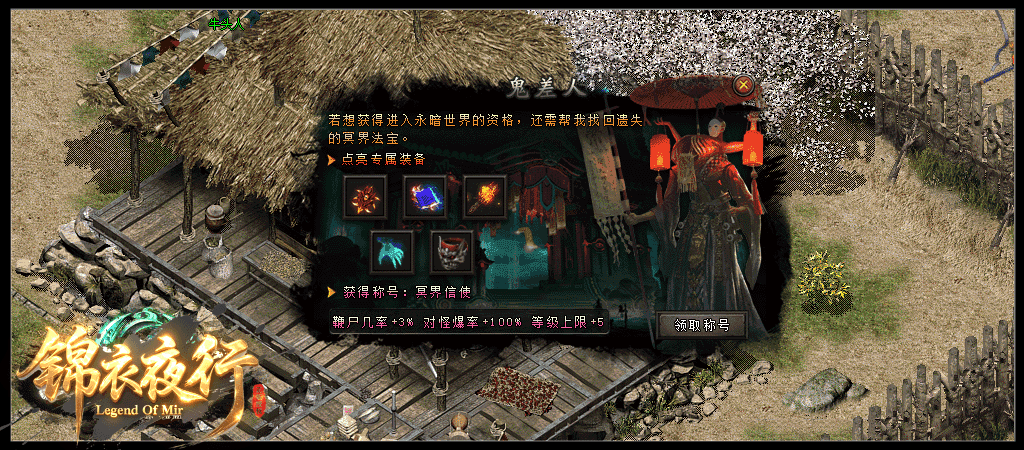Close the 鬼差人 dialog window
Screen dimensions: 1024x450
(743, 85)
